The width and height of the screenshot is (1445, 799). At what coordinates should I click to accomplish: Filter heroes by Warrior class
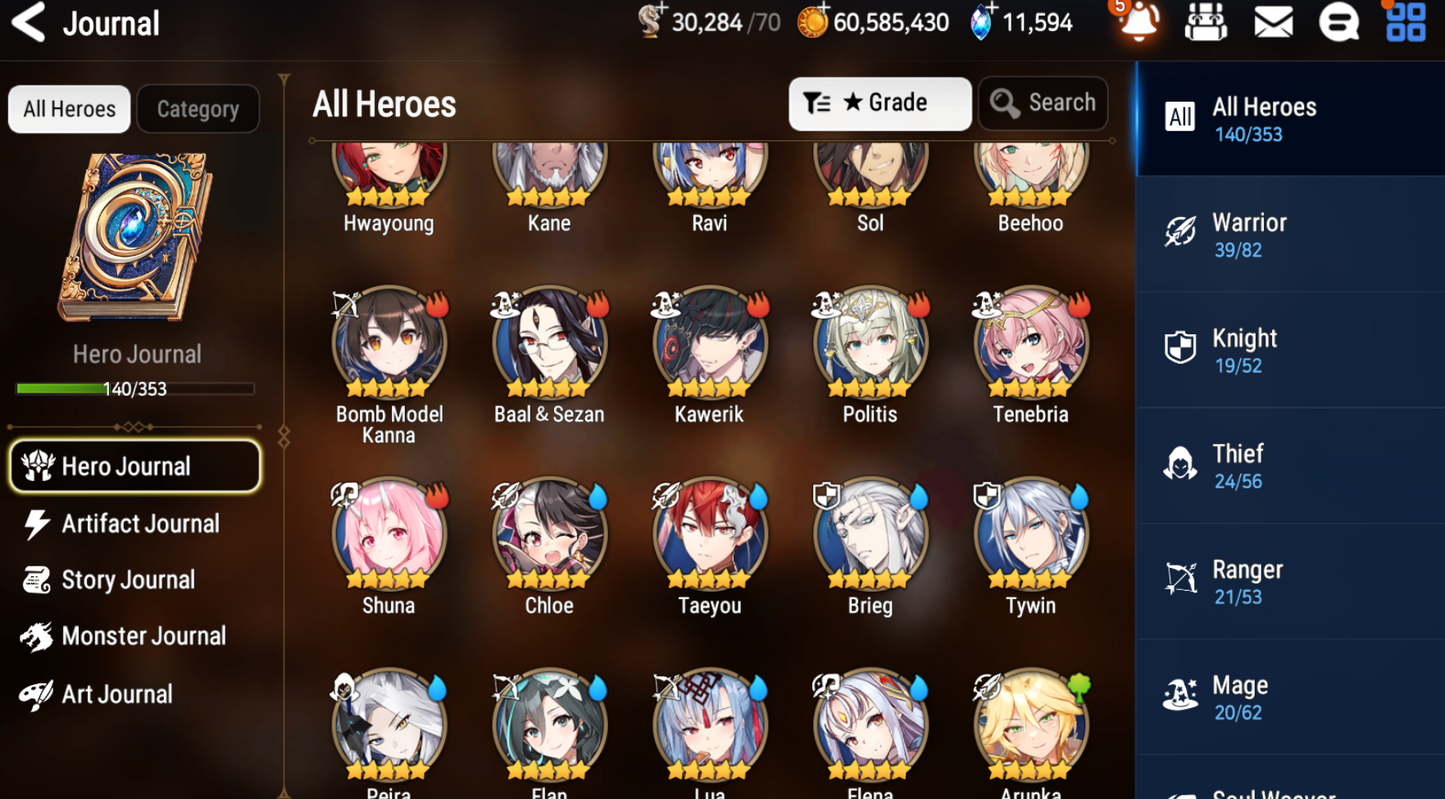[1289, 235]
